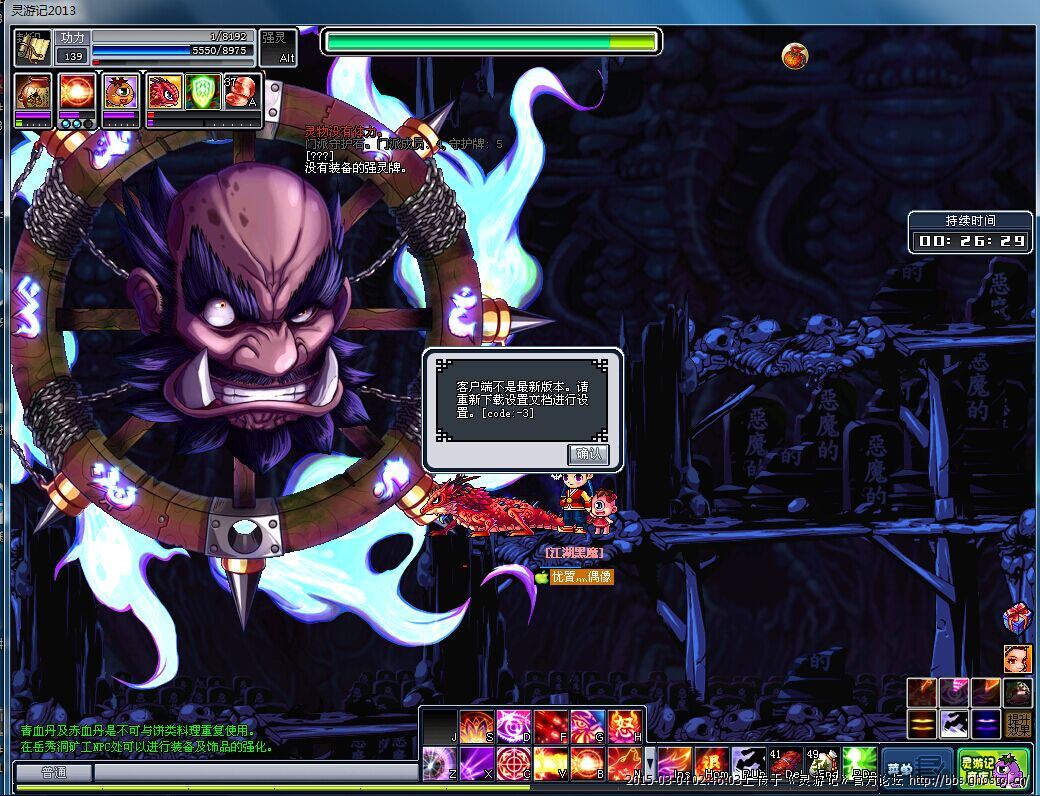This screenshot has width=1040, height=796.
Task: Click the chat input box
Action: [x=255, y=773]
